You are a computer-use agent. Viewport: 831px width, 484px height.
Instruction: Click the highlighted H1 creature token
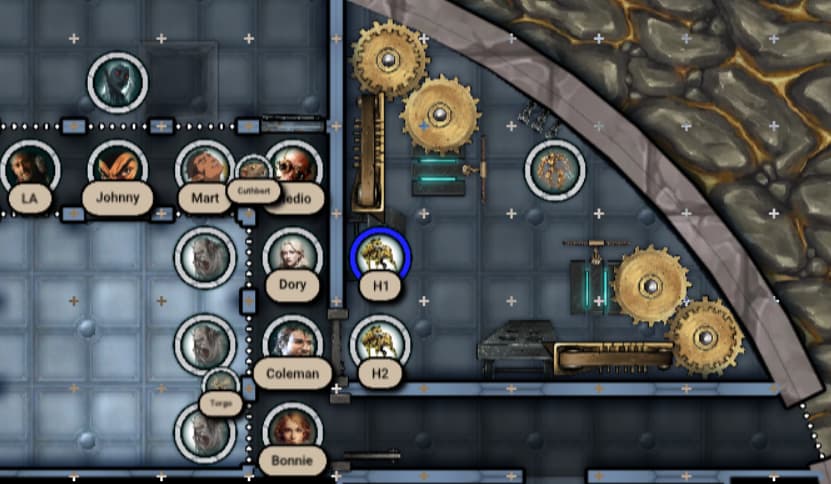(x=380, y=256)
